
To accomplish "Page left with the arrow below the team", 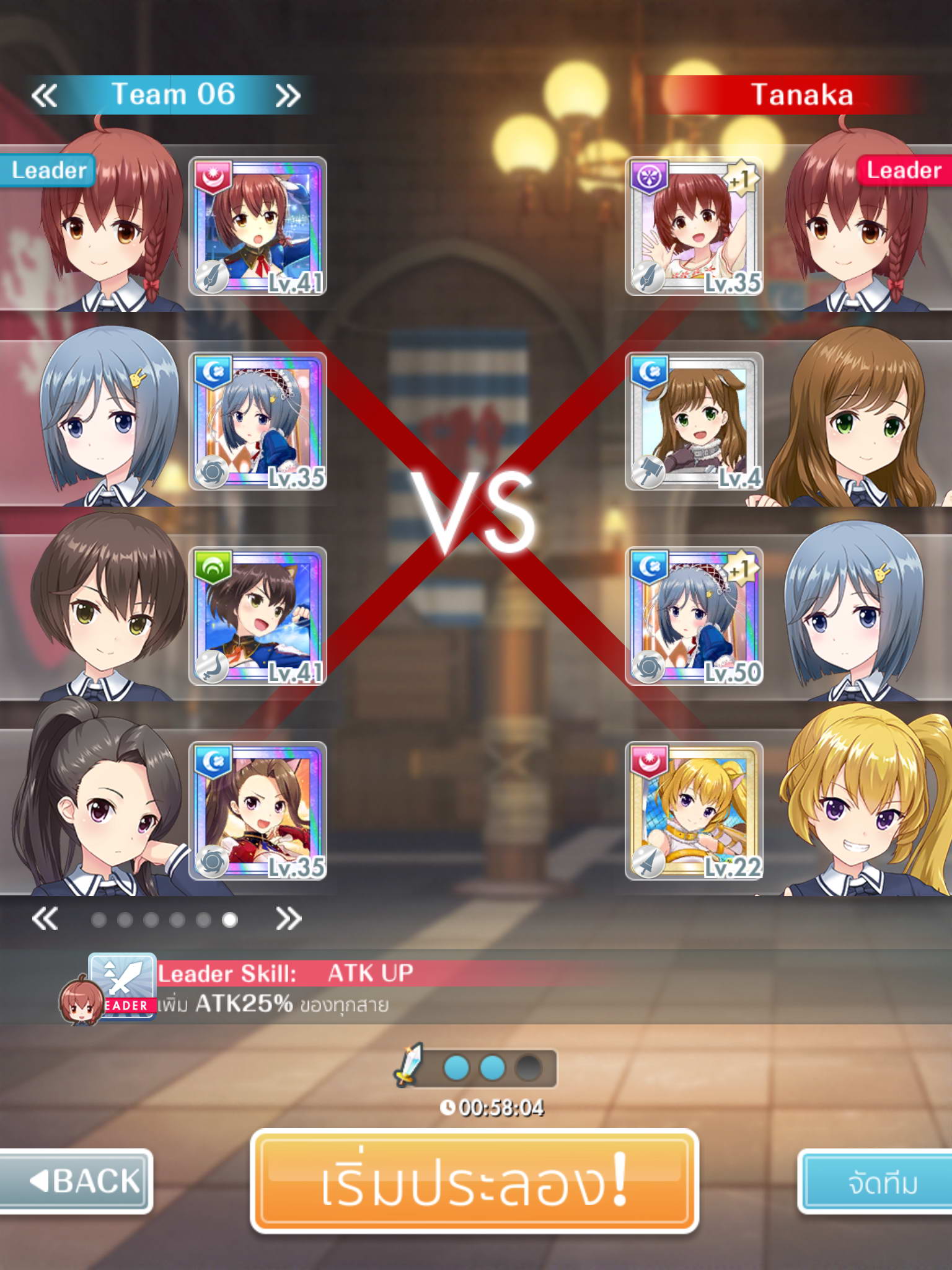I will click(45, 918).
